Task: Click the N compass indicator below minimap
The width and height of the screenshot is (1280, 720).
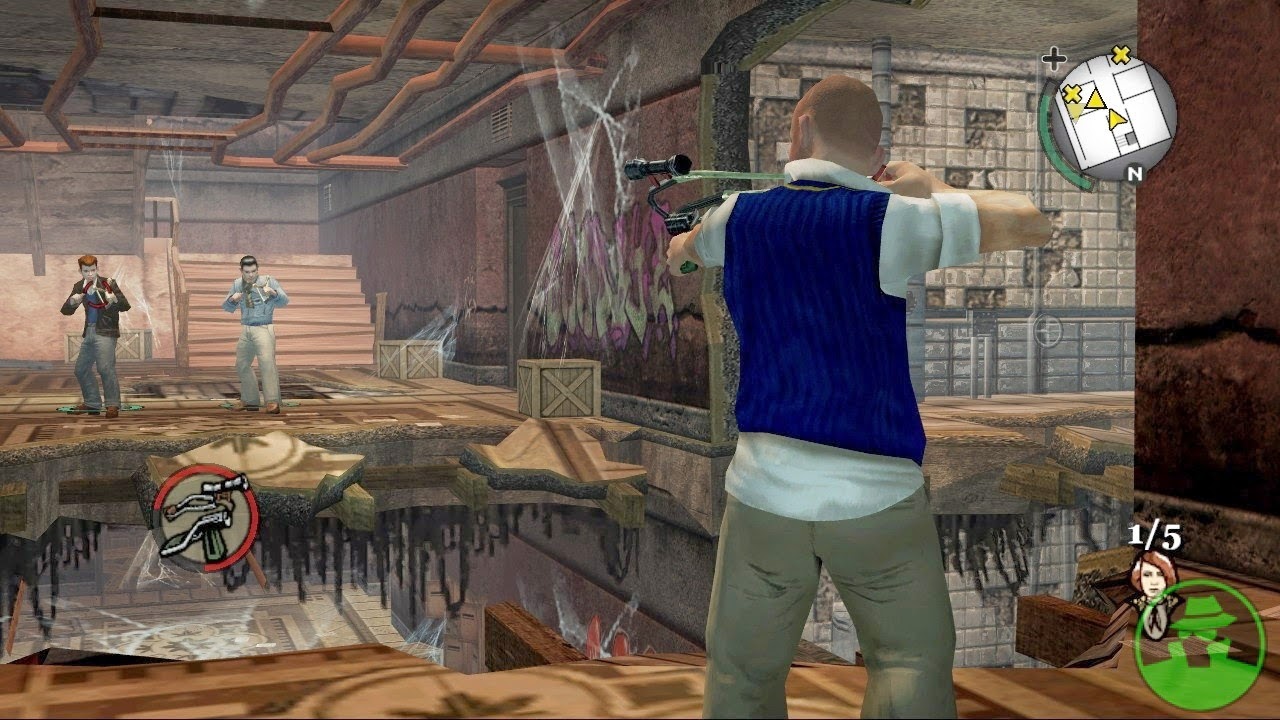Action: 1136,171
